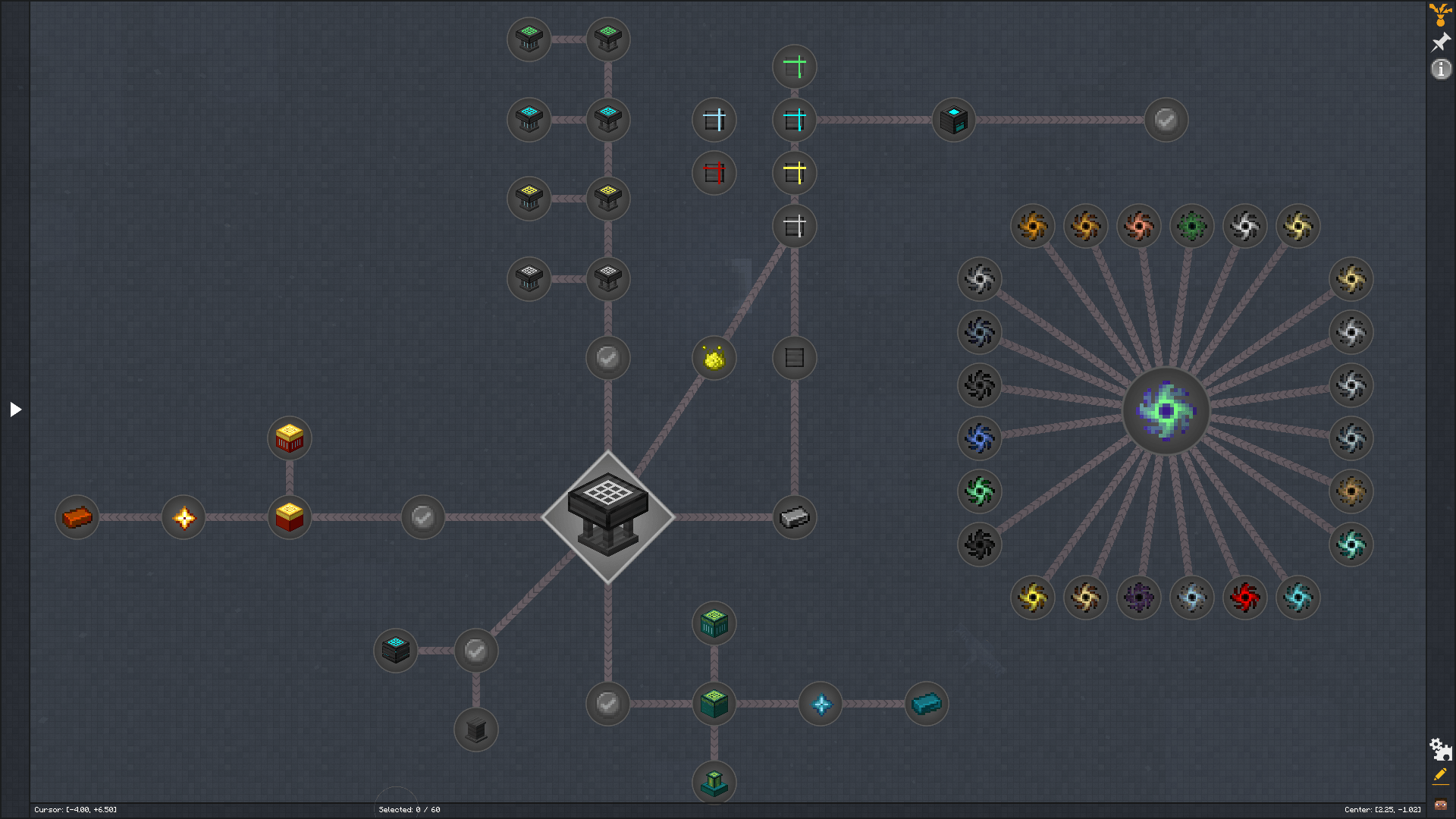Select the copper ingot node on the far left
The image size is (1456, 819).
(77, 517)
